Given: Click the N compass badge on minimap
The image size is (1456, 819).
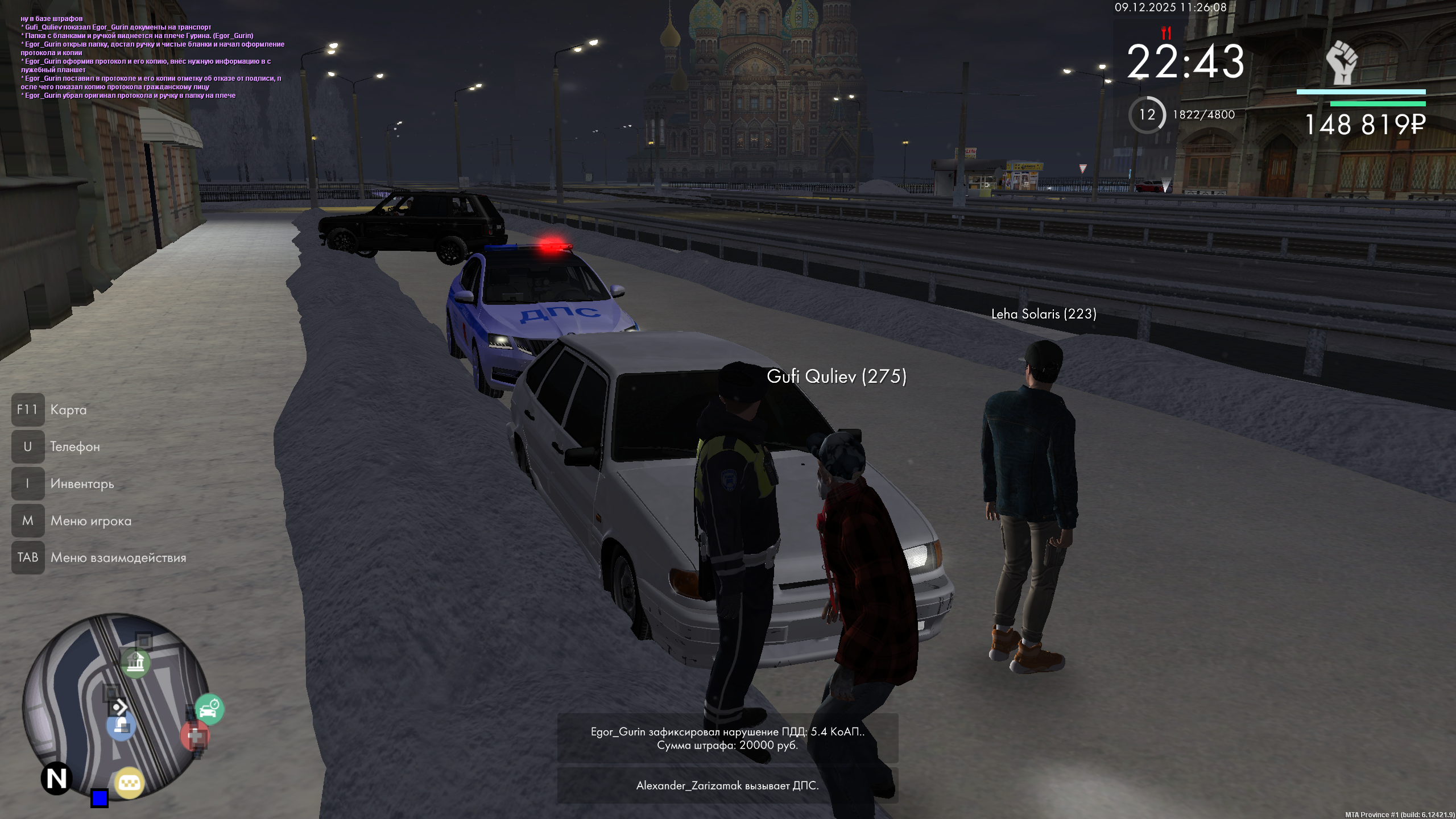Looking at the screenshot, I should point(56,778).
